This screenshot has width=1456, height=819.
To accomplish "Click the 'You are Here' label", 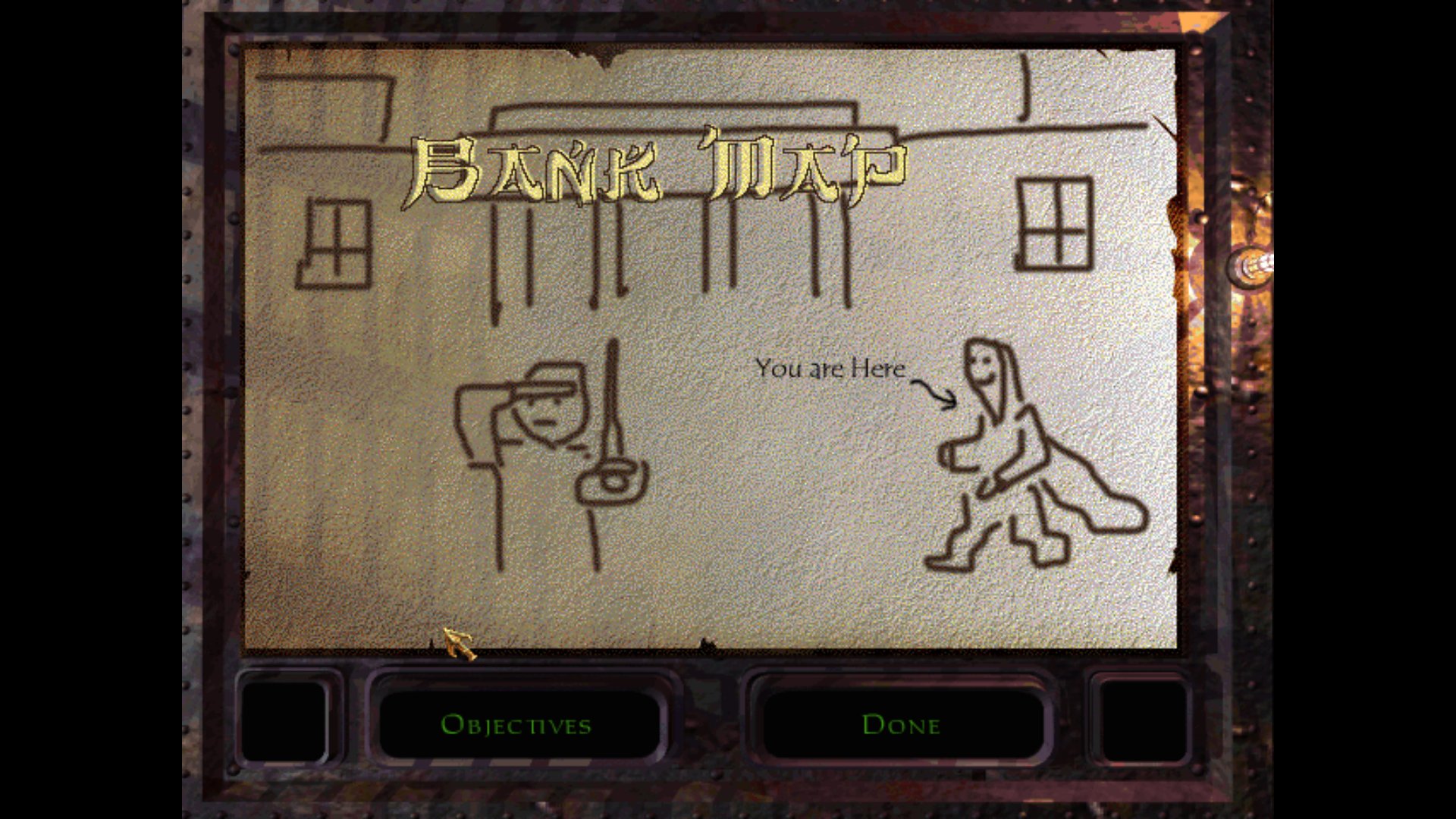I will pyautogui.click(x=829, y=369).
